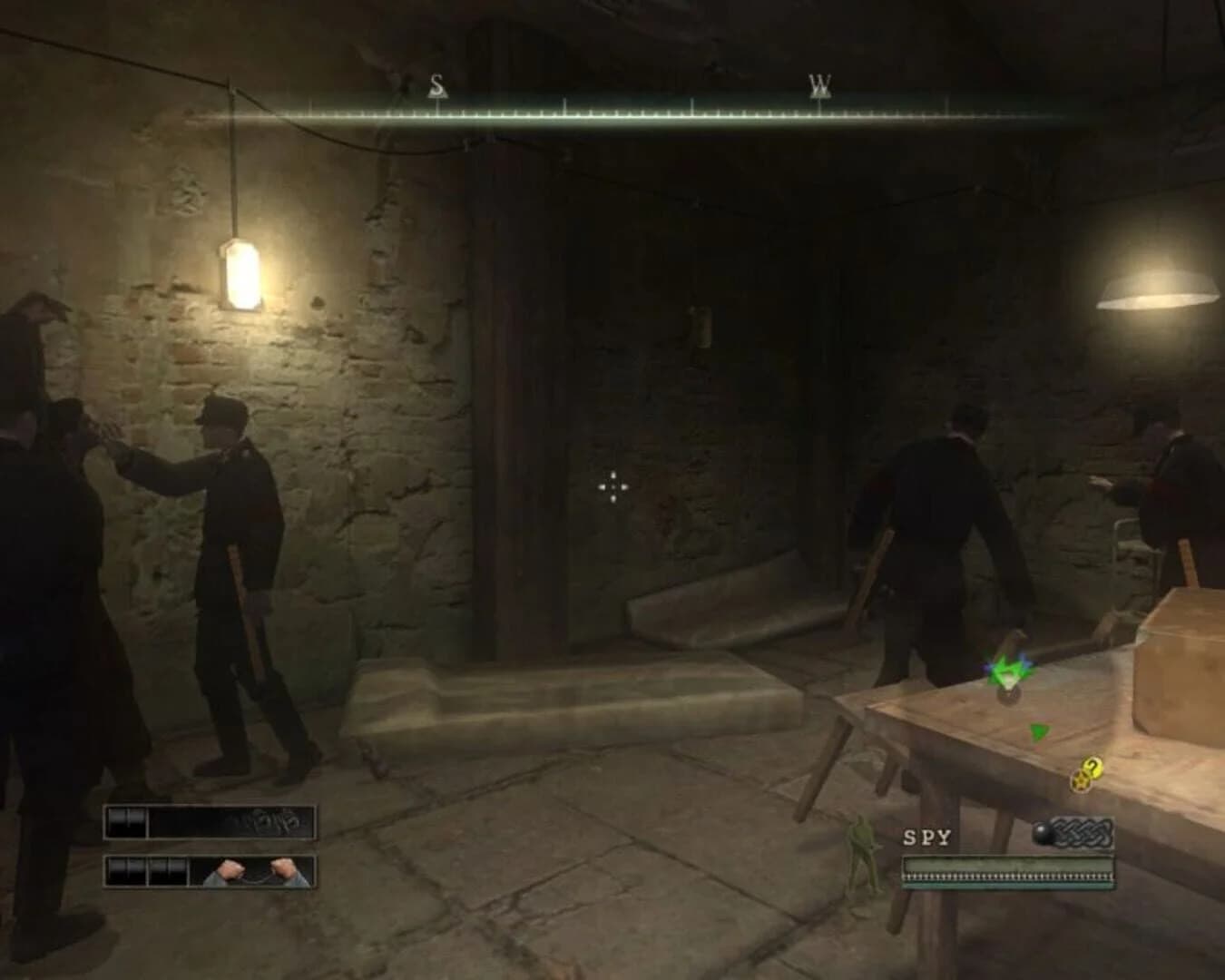Viewport: 1225px width, 980px height.
Task: Select the W marker on the compass
Action: (x=819, y=83)
